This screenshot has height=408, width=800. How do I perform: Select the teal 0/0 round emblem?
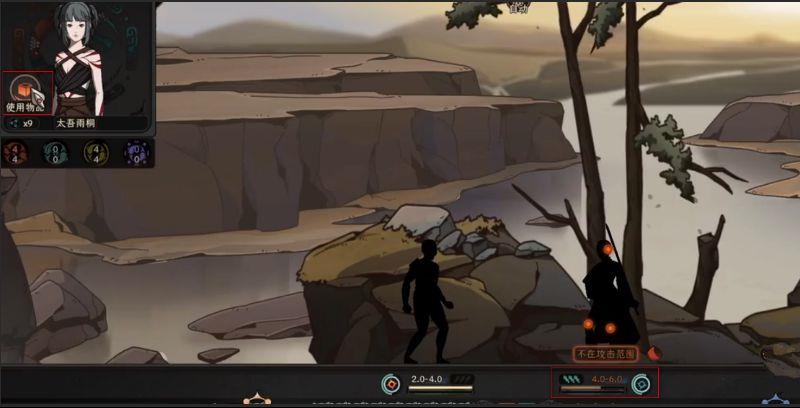tap(53, 153)
